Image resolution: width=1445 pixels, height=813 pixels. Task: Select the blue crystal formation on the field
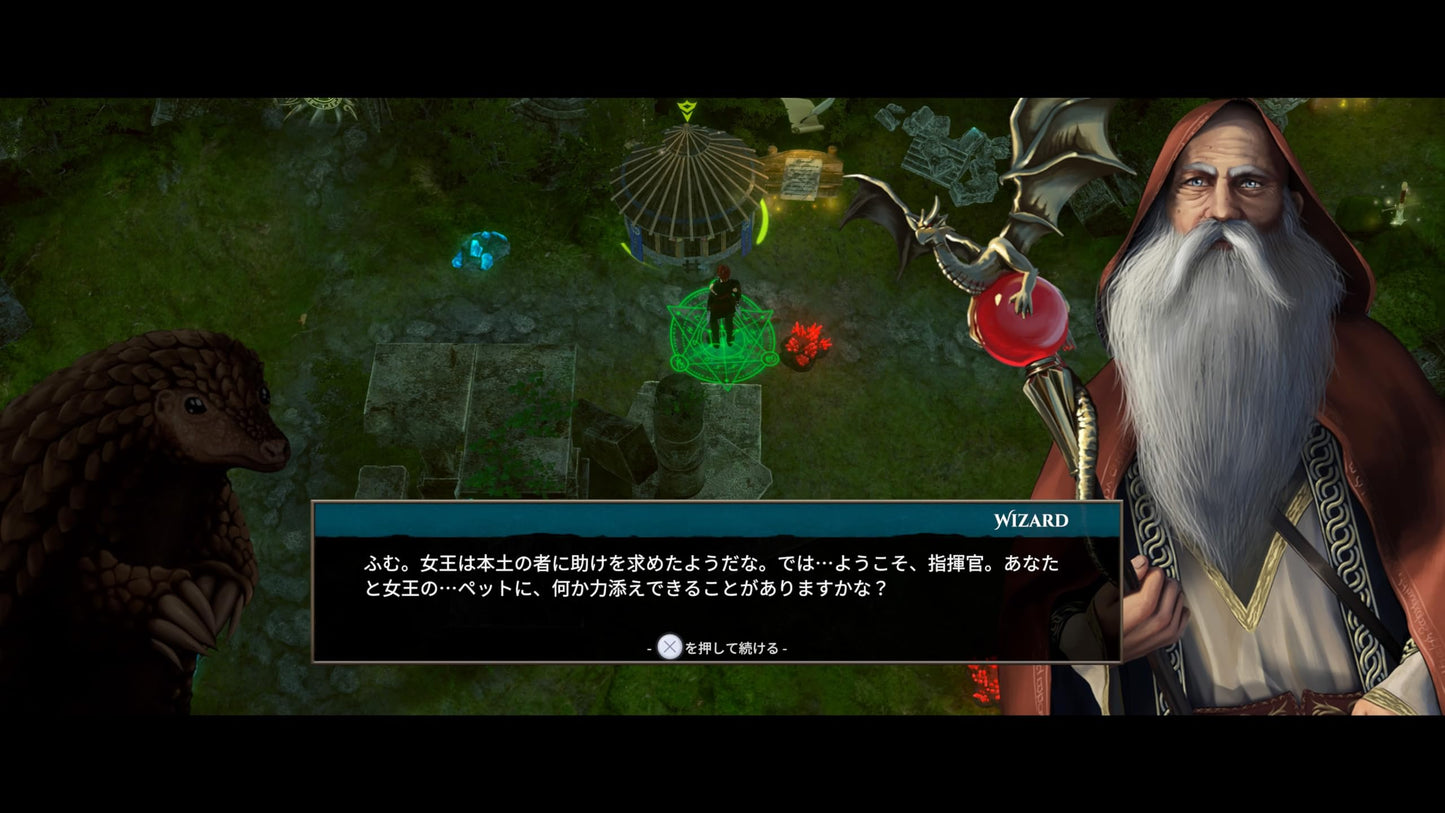click(480, 250)
